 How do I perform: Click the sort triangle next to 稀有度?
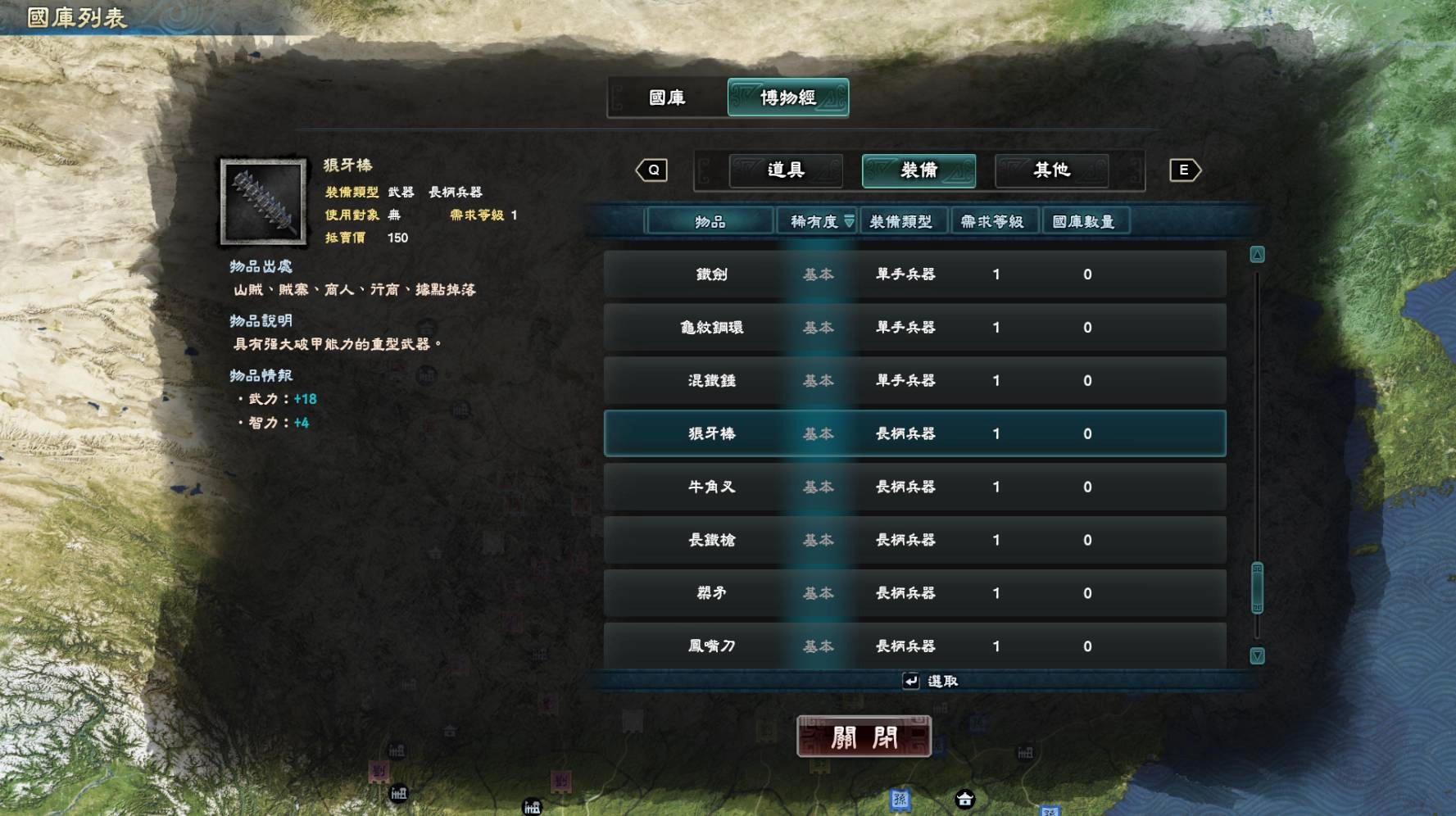(849, 220)
